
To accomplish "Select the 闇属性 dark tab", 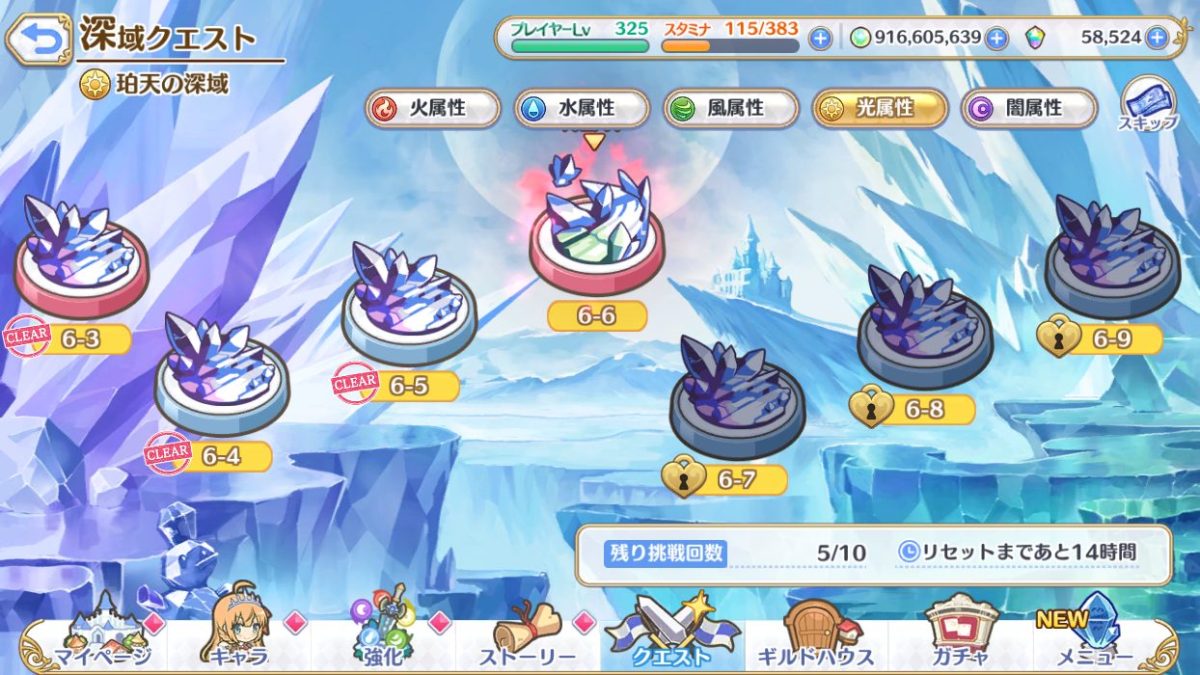I will coord(1029,109).
